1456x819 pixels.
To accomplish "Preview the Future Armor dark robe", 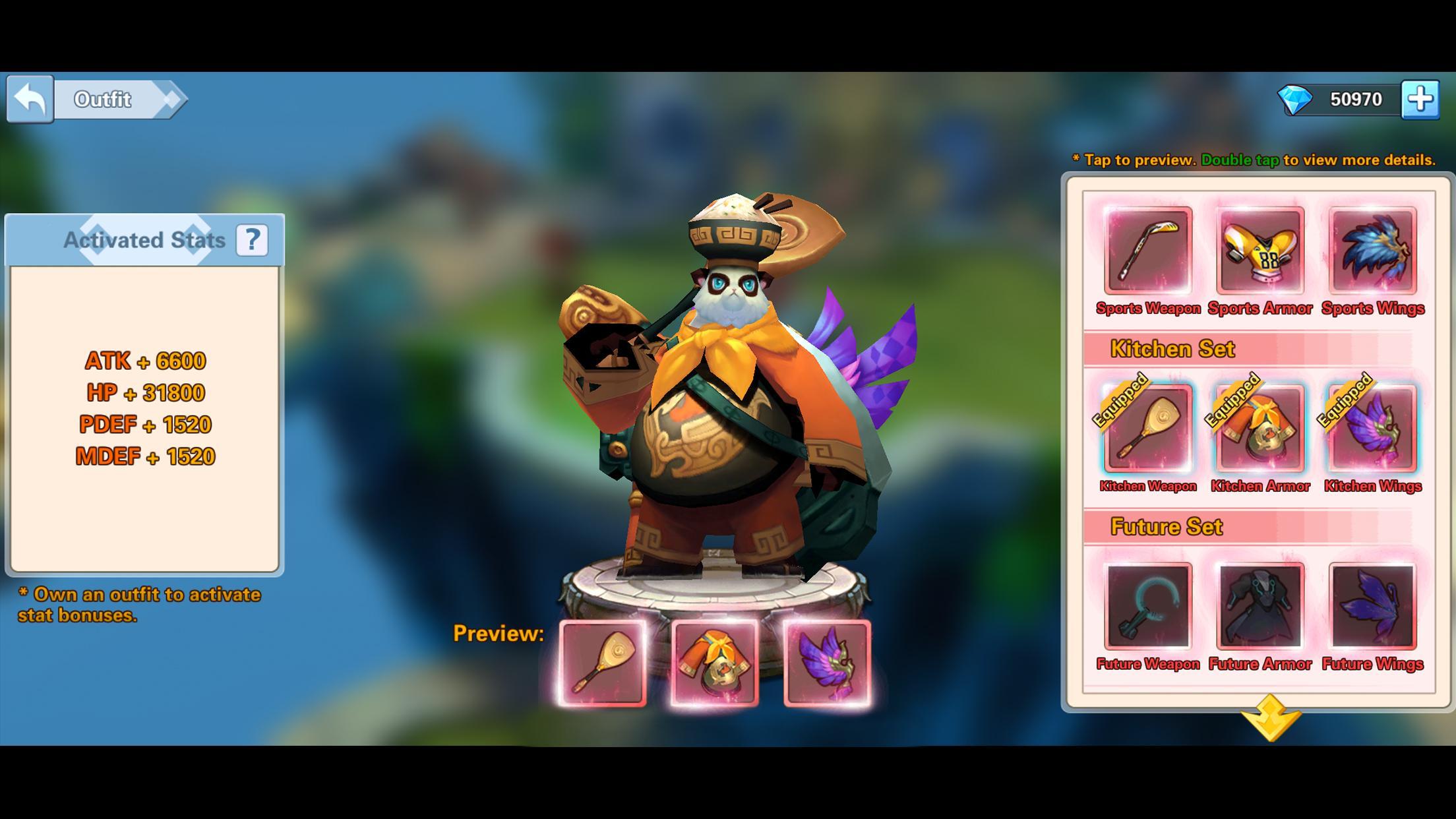I will click(1259, 607).
